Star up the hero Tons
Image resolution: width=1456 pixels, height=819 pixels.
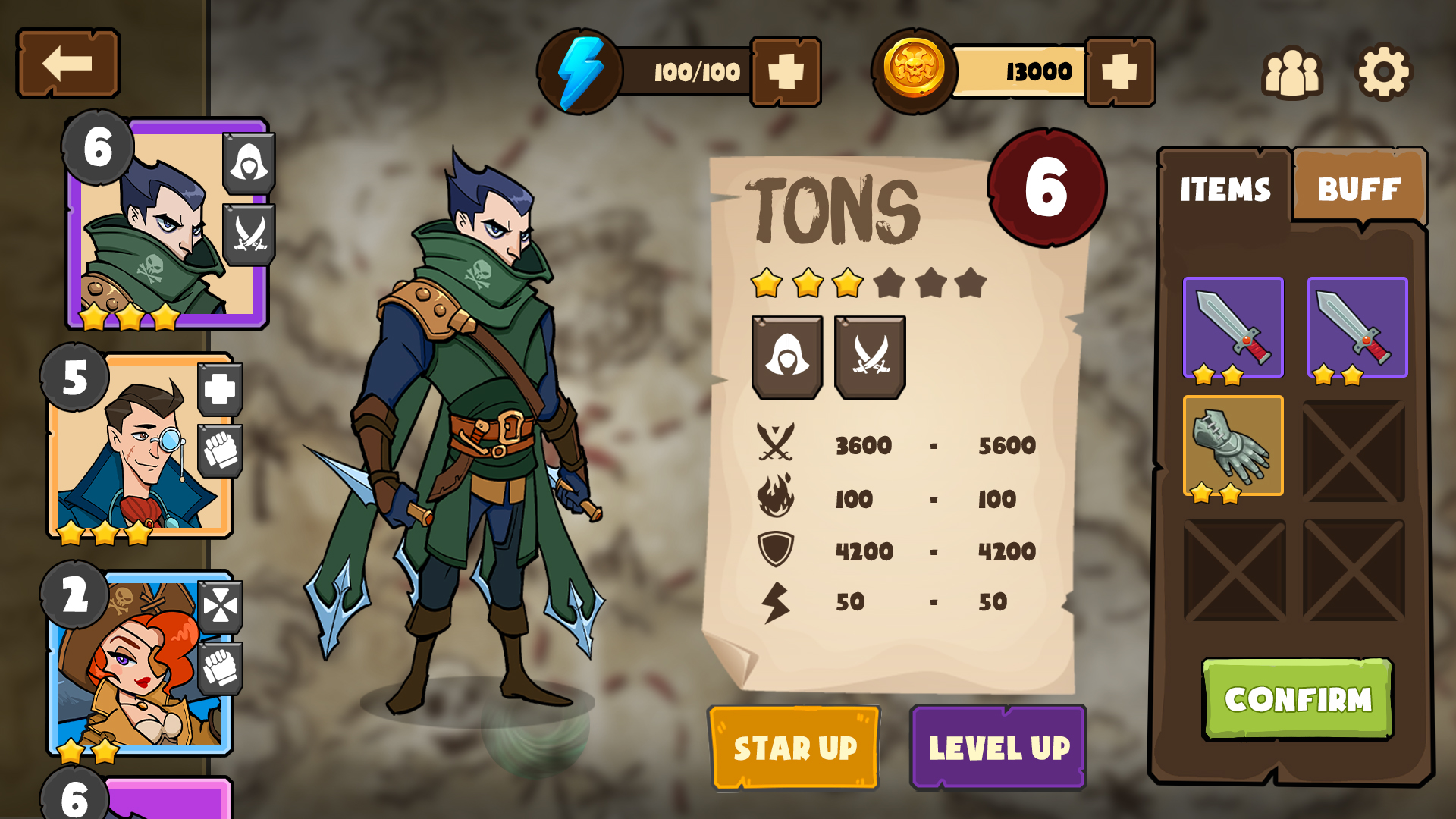[x=795, y=748]
